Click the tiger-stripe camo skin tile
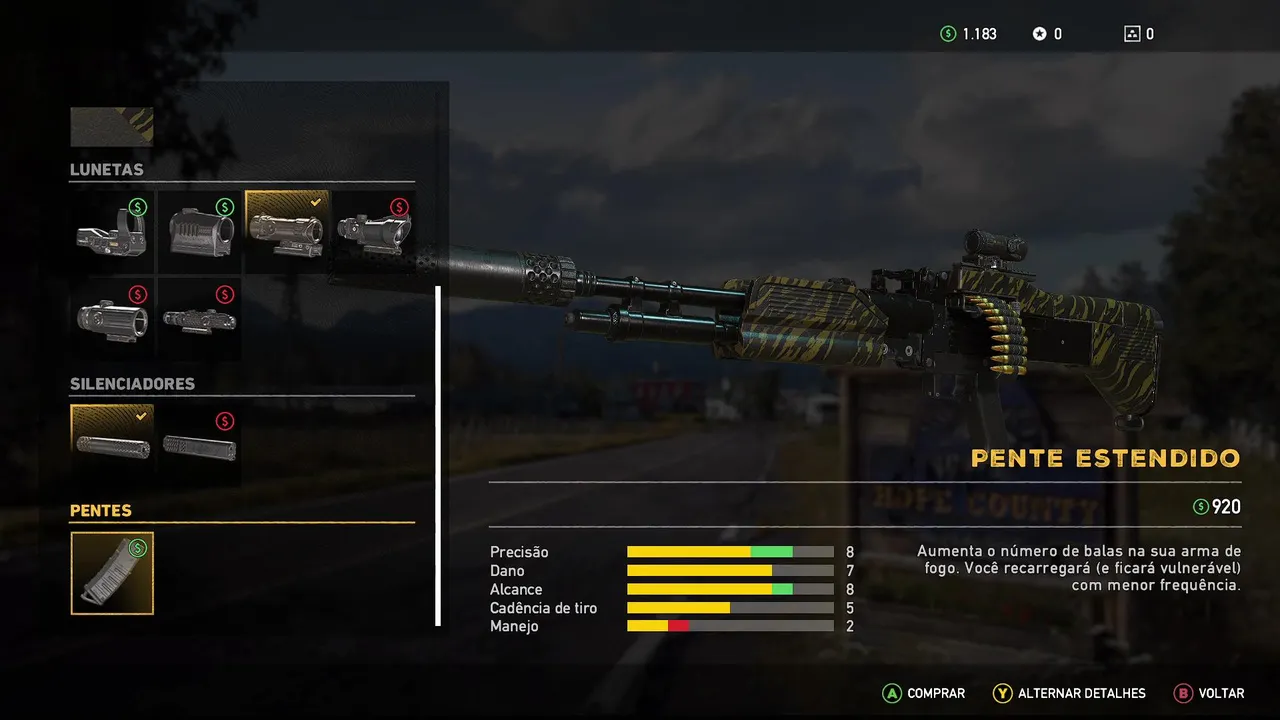 click(x=112, y=127)
